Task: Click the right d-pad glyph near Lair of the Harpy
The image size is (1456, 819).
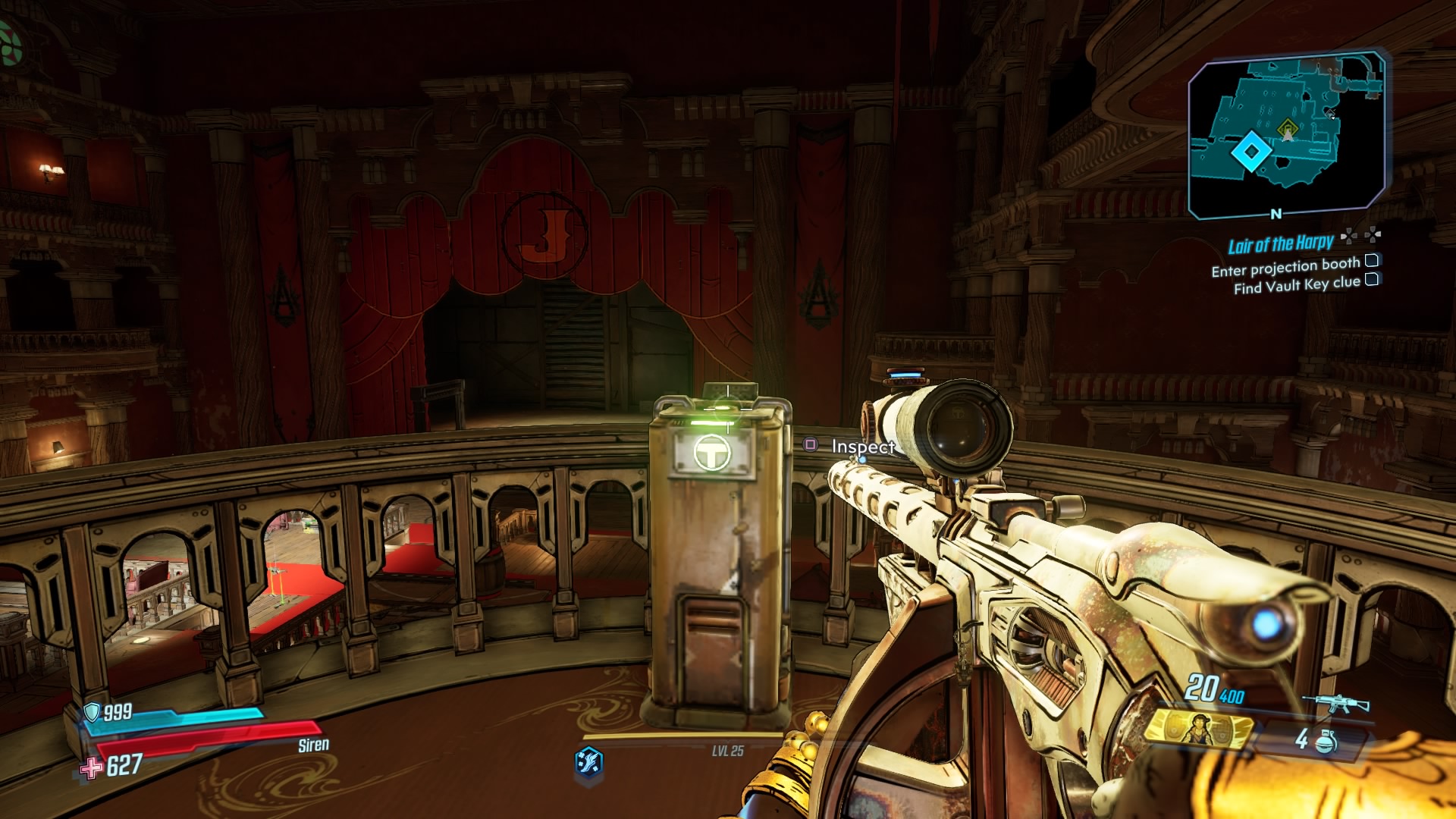Action: coord(1373,235)
